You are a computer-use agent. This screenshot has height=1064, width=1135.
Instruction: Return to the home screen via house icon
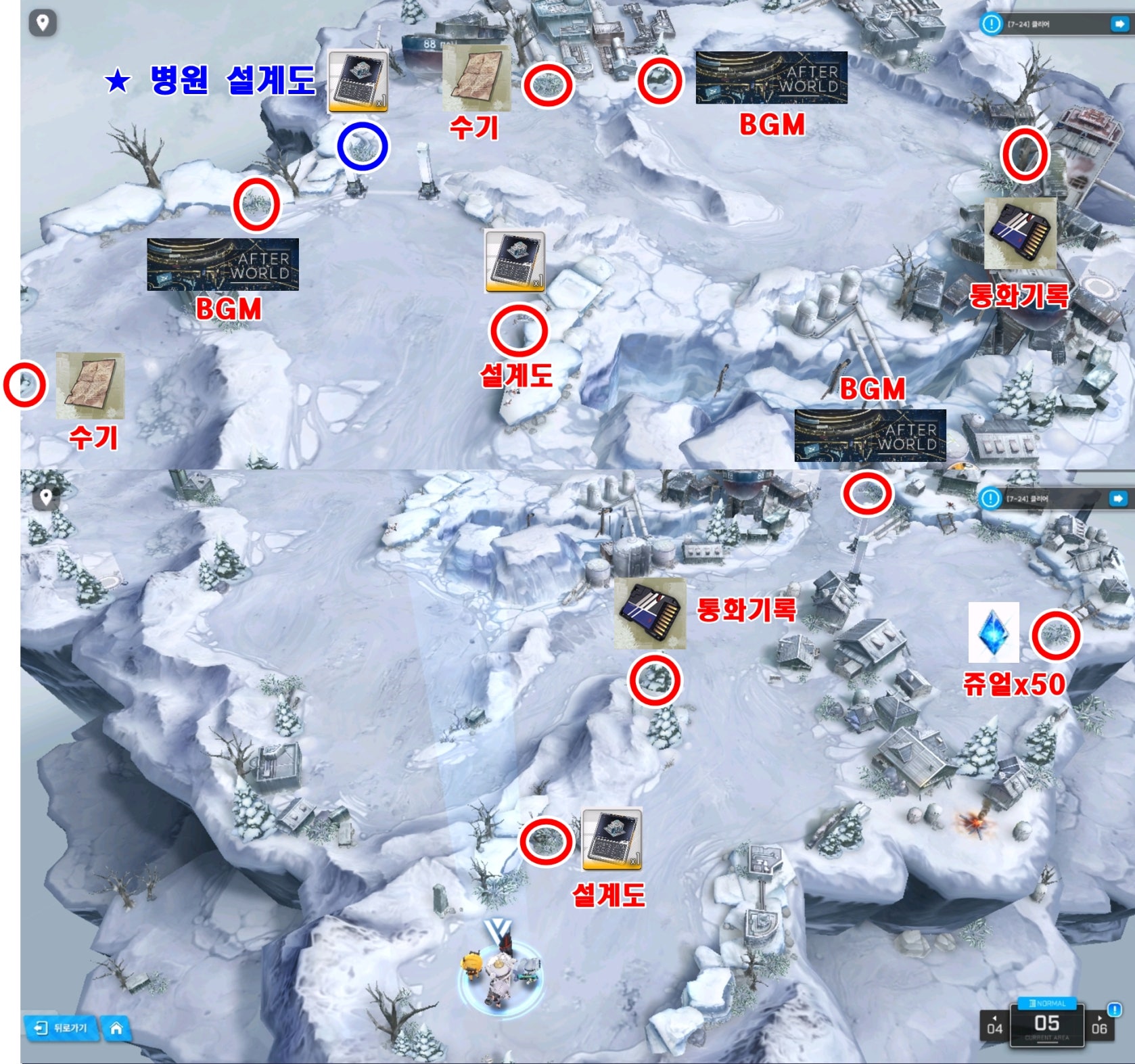point(116,1028)
